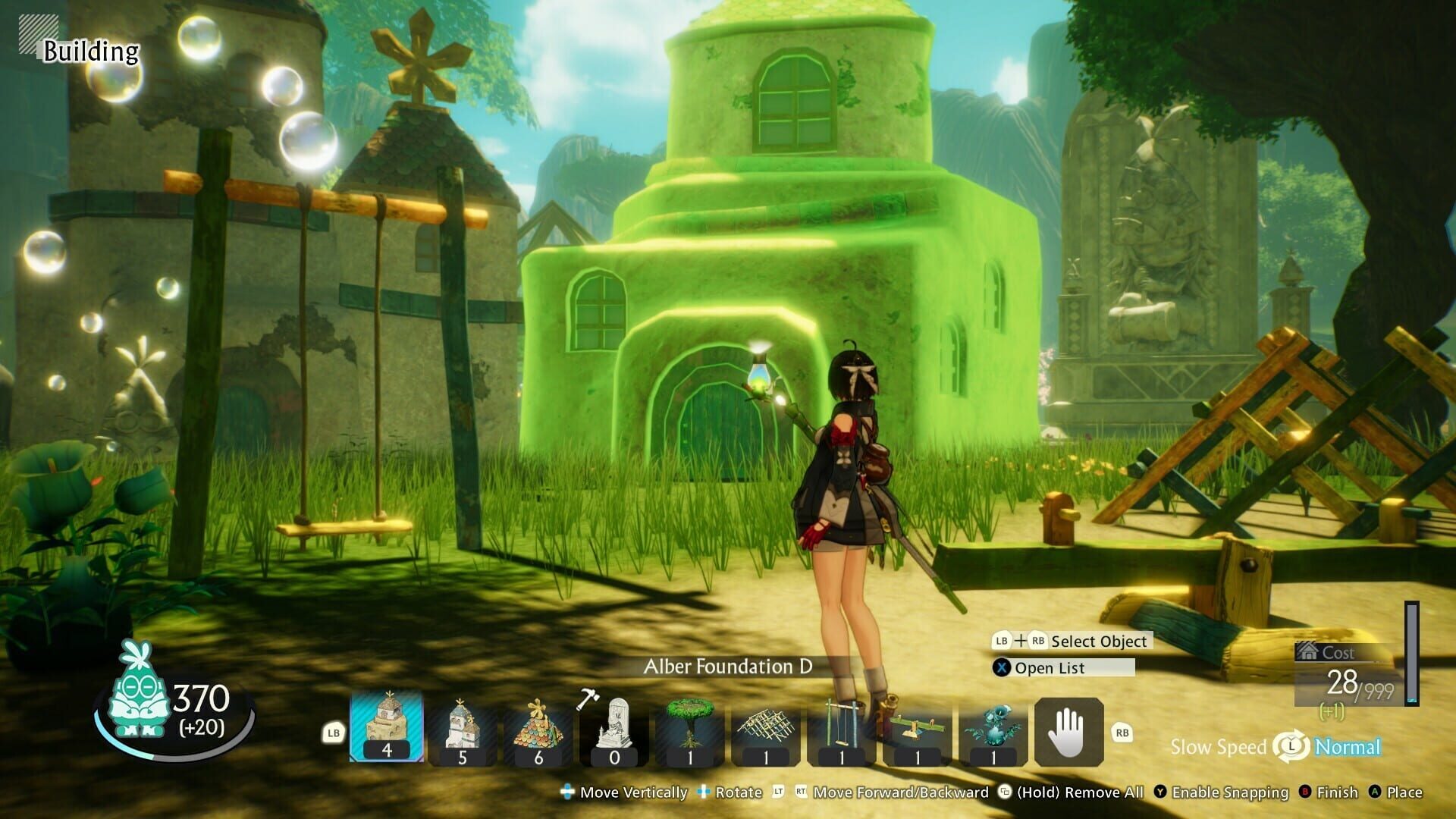Image resolution: width=1456 pixels, height=819 pixels.
Task: Select the teal plant decoration icon
Action: [994, 724]
